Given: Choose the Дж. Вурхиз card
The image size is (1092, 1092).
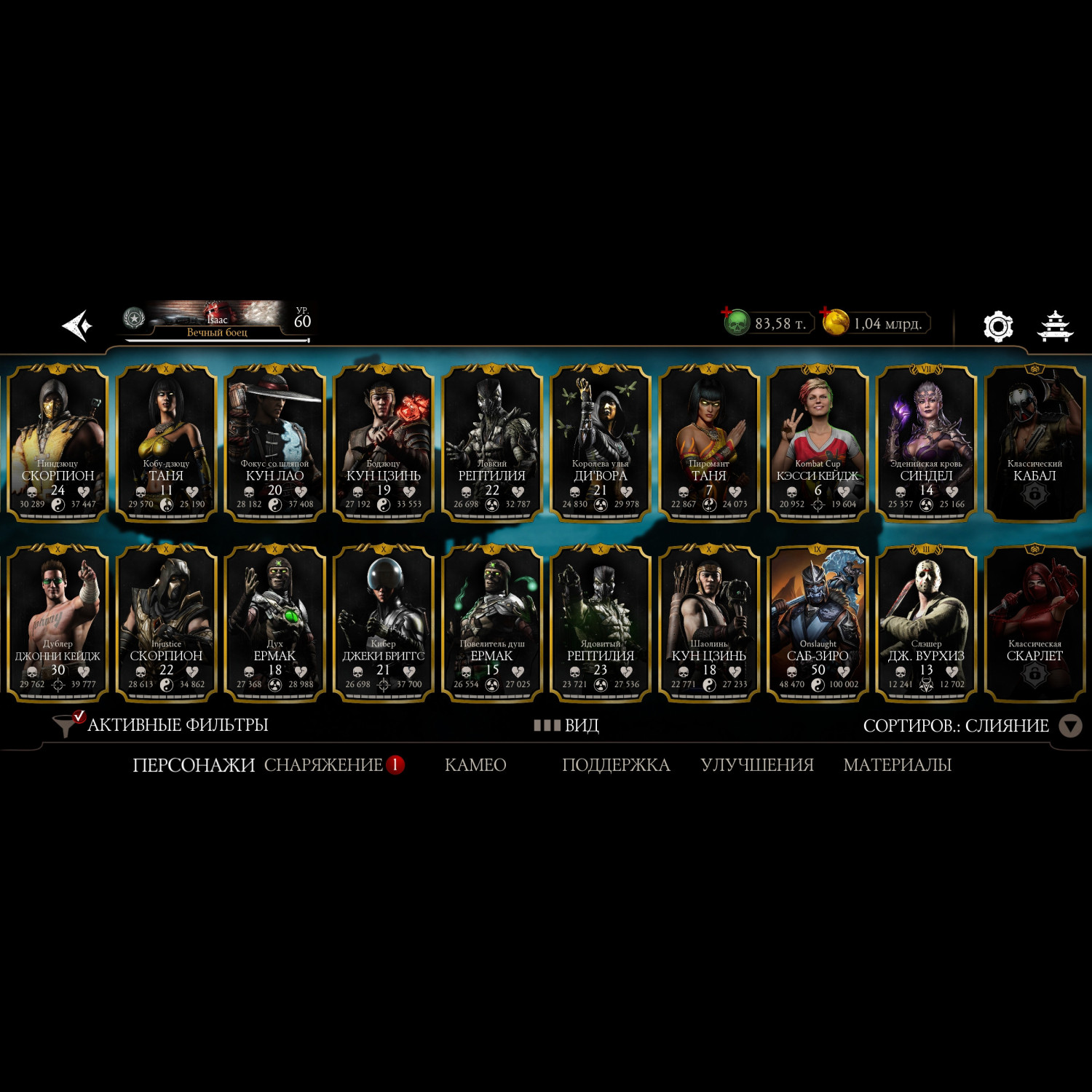Looking at the screenshot, I should pos(926,623).
